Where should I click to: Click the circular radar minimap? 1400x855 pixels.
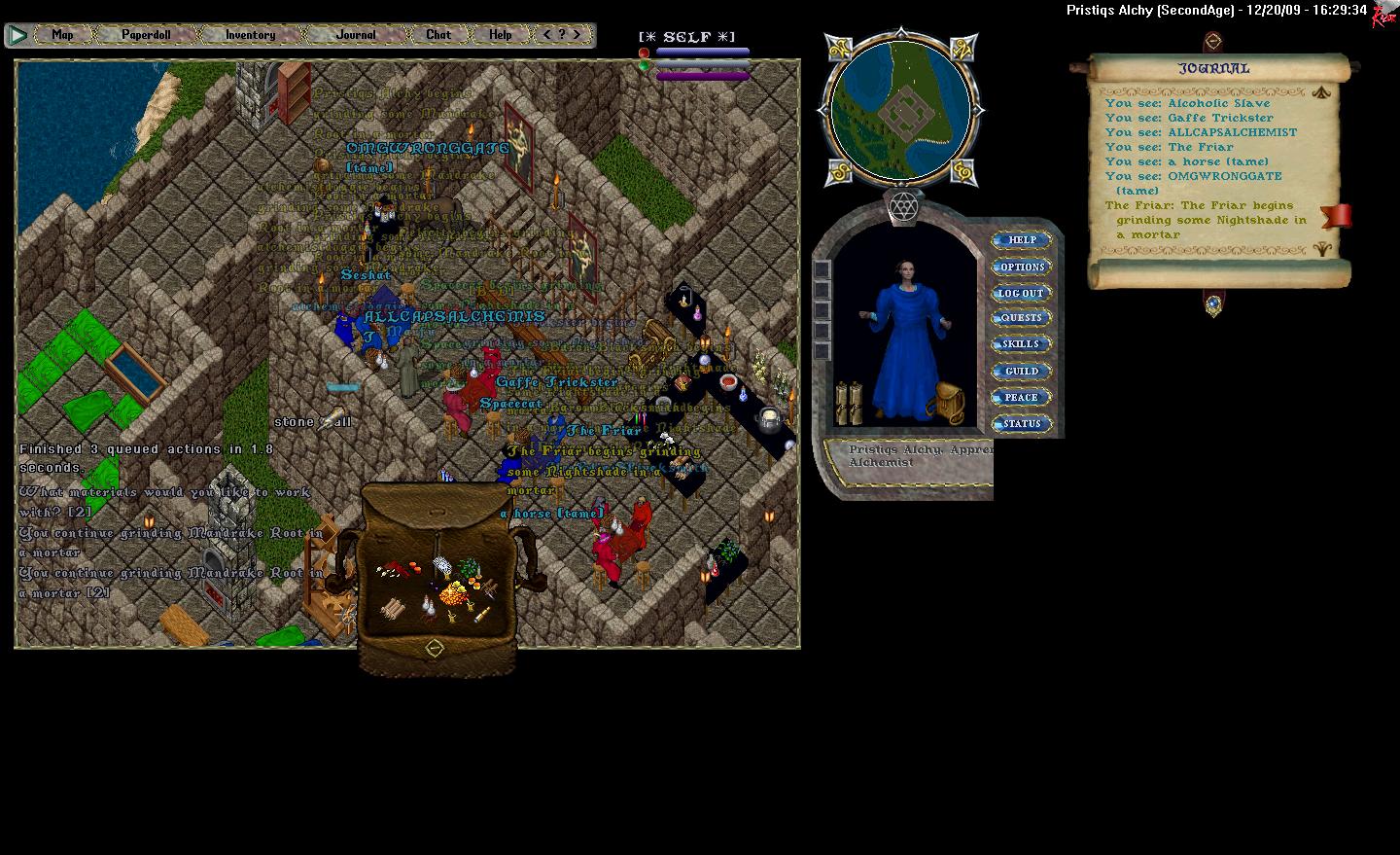900,108
